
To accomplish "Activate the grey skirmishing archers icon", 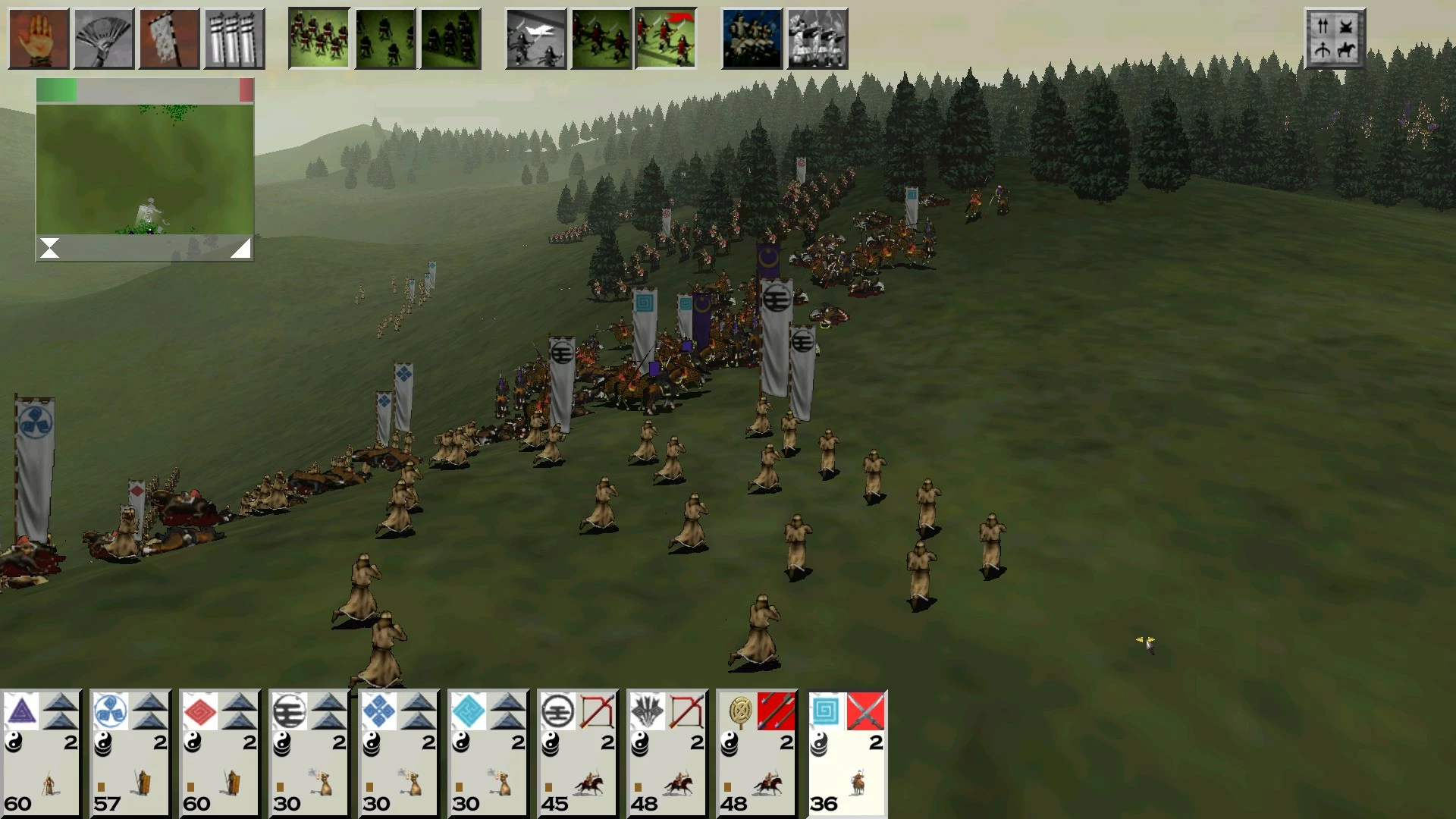I will pos(817,39).
